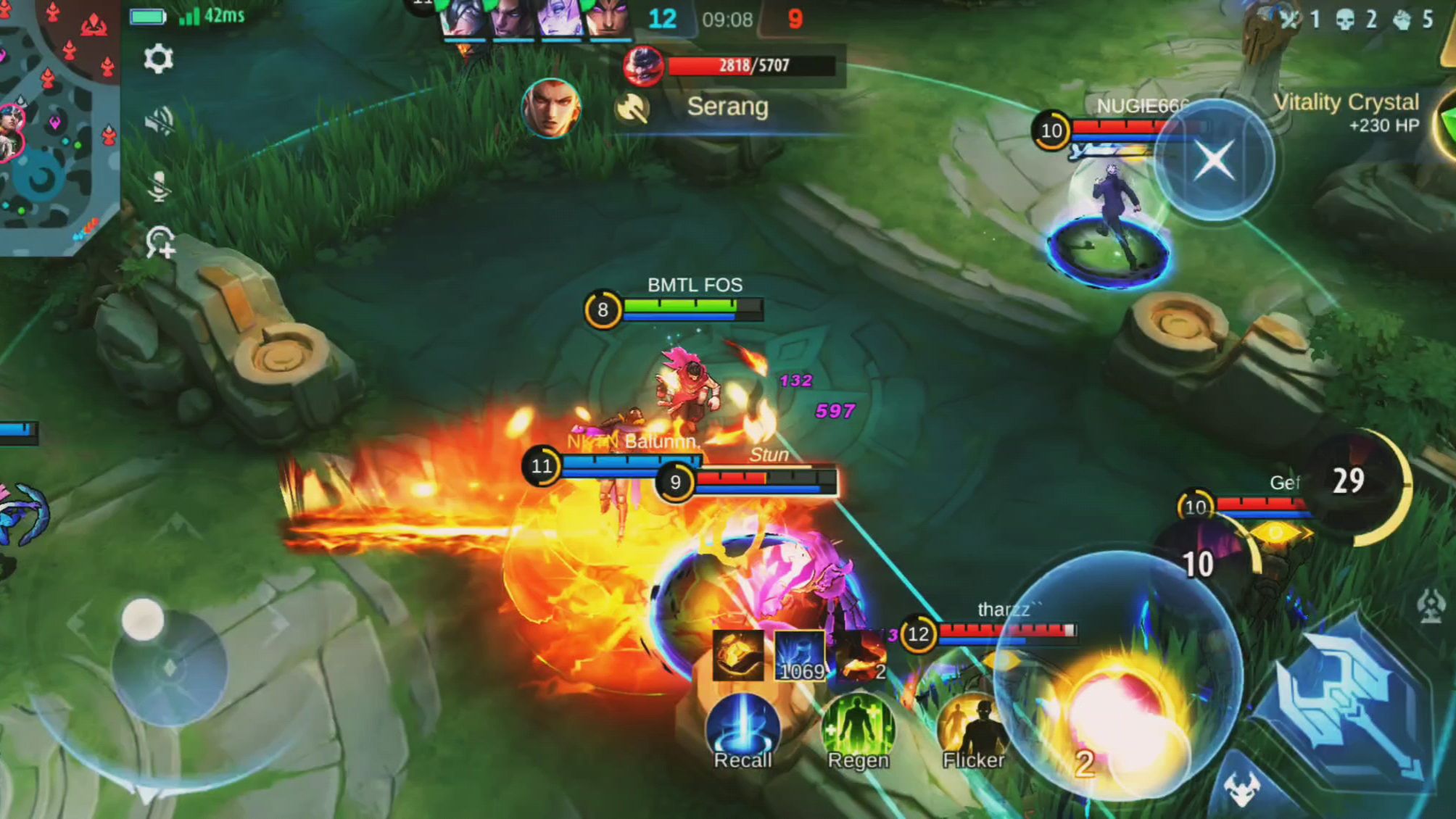Open the kill score scoreboard
Image resolution: width=1456 pixels, height=819 pixels.
[x=727, y=19]
